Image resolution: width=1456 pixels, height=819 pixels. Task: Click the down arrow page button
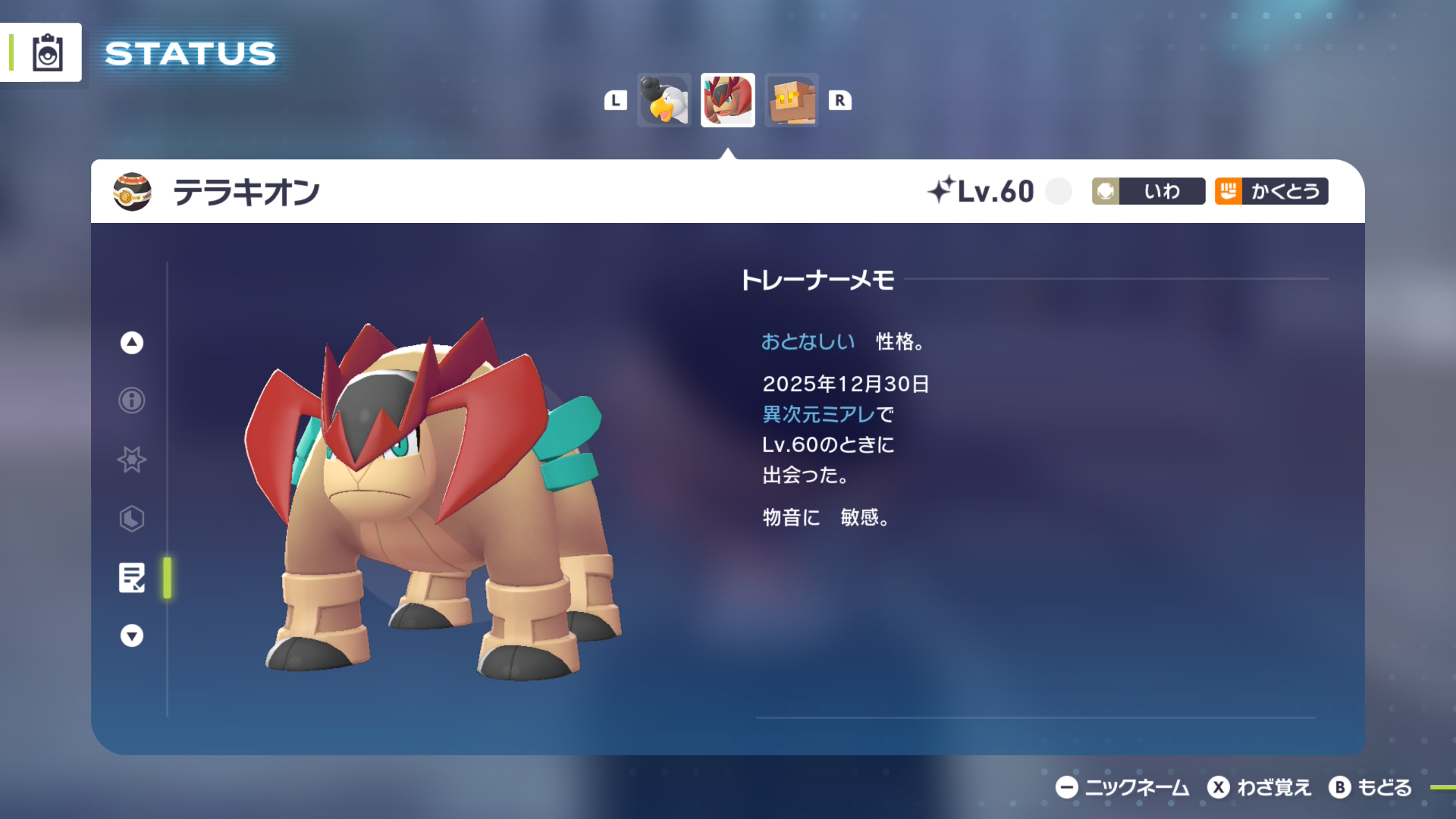point(132,635)
